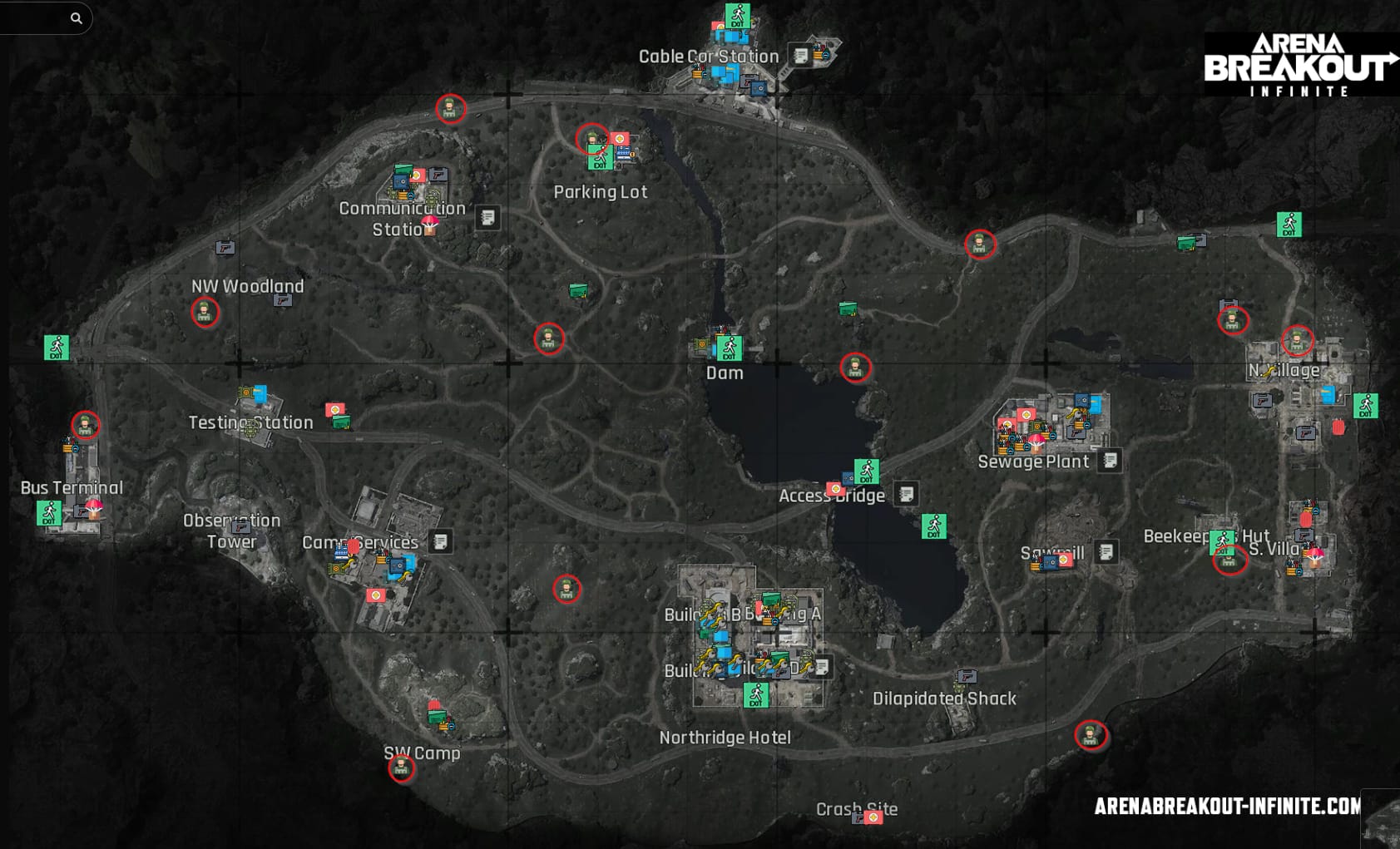Choose the Access Bridge exit marker
The width and height of the screenshot is (1400, 849).
[x=867, y=471]
